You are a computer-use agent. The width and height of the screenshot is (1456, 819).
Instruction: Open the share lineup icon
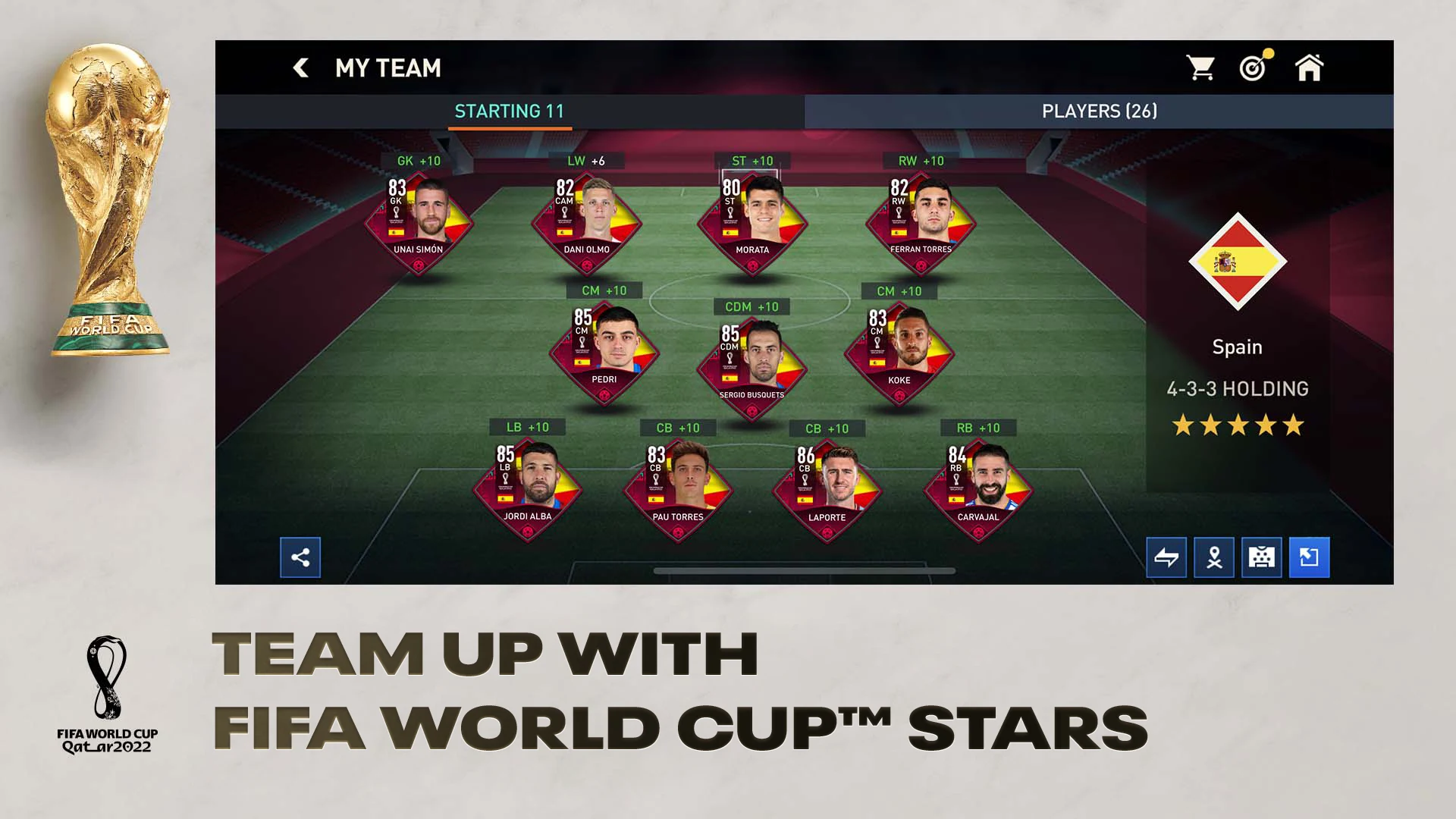[x=300, y=557]
